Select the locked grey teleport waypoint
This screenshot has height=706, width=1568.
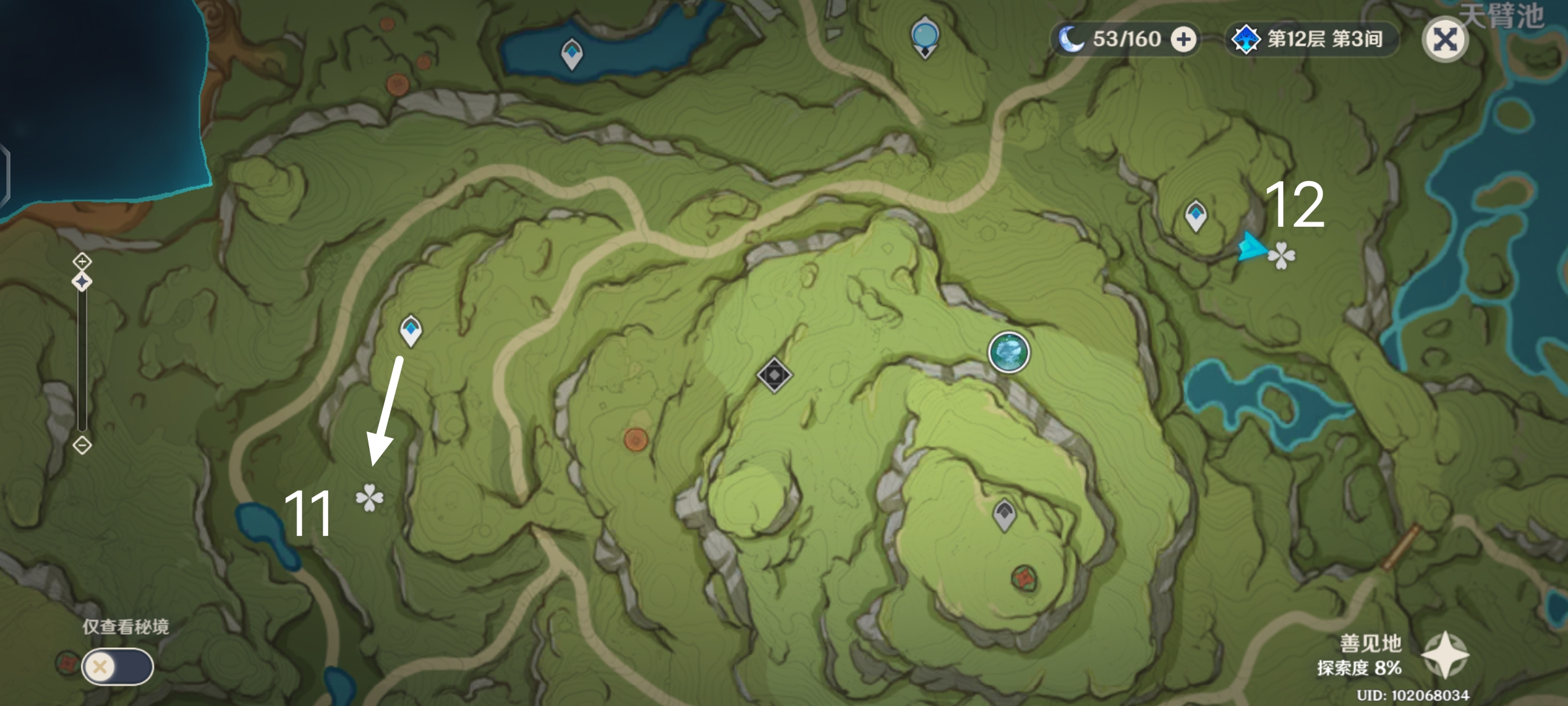point(1004,514)
